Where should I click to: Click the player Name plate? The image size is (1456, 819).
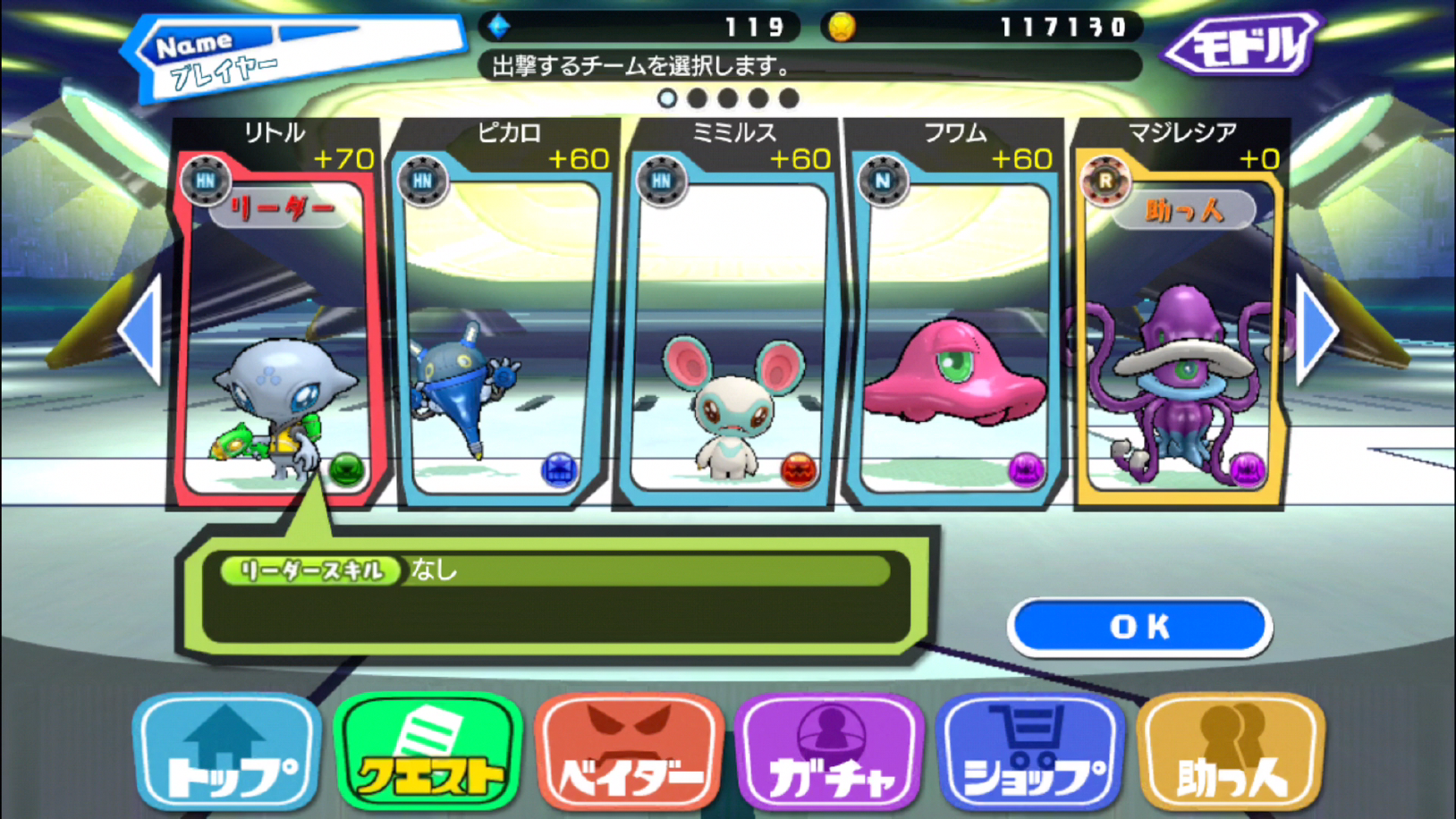(x=295, y=54)
